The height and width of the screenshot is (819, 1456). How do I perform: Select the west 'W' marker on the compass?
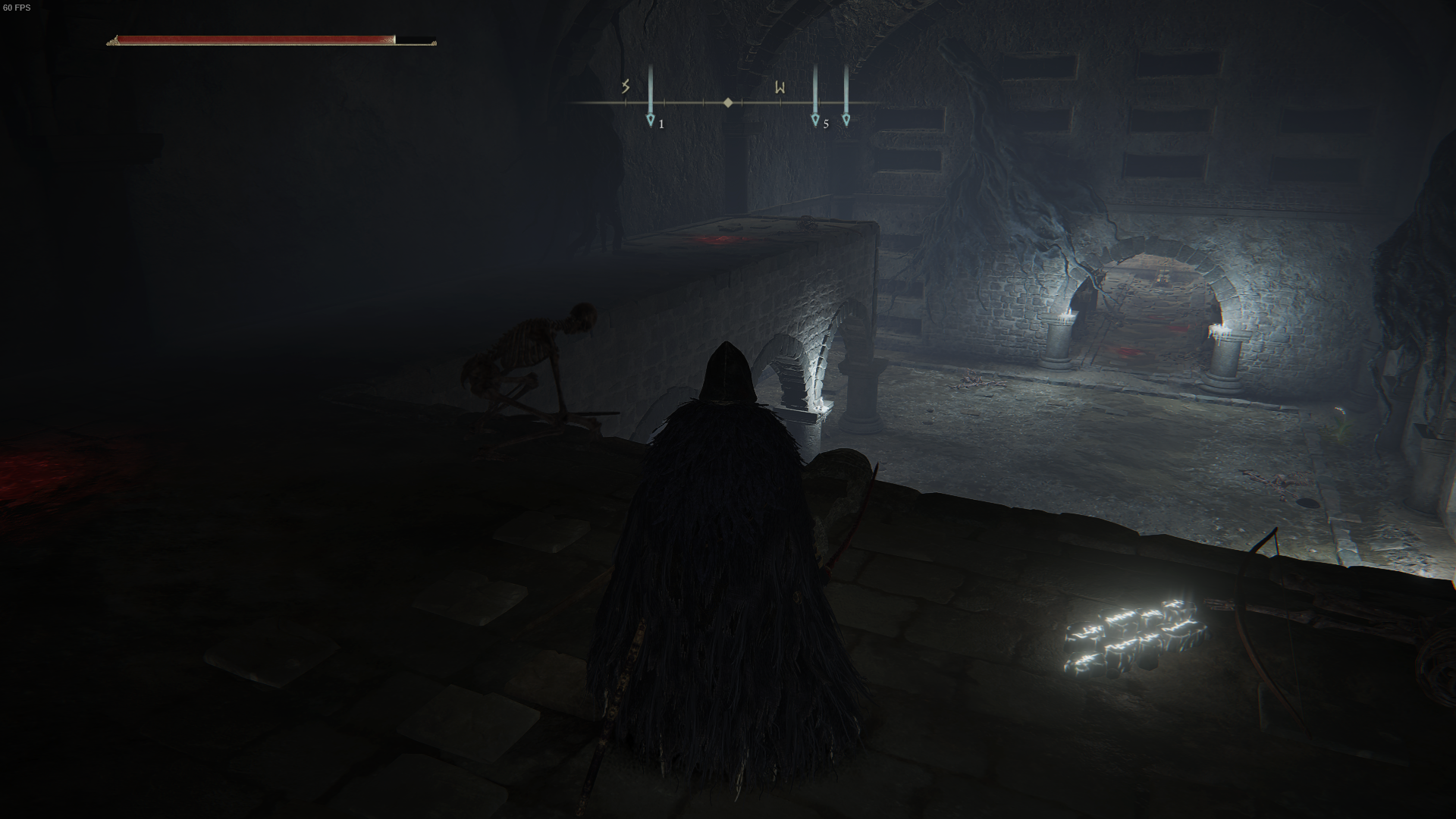pos(778,86)
